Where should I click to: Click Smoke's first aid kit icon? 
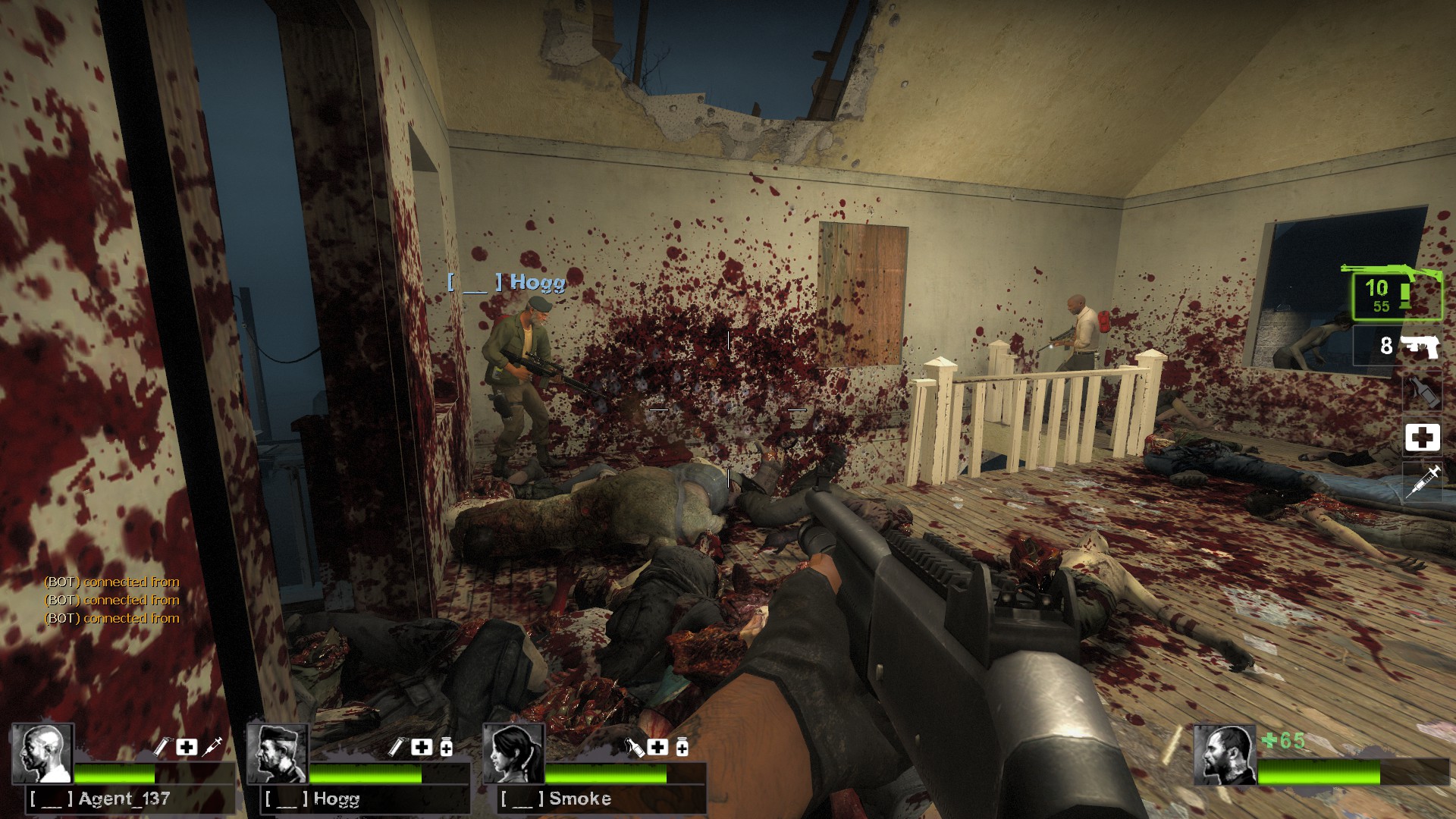[657, 747]
